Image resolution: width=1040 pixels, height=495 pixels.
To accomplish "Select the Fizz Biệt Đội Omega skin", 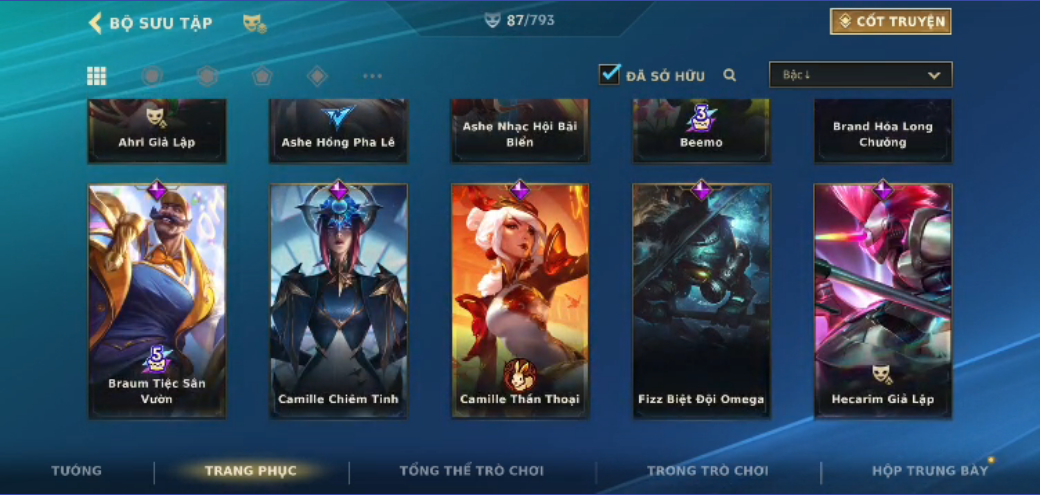I will click(701, 300).
